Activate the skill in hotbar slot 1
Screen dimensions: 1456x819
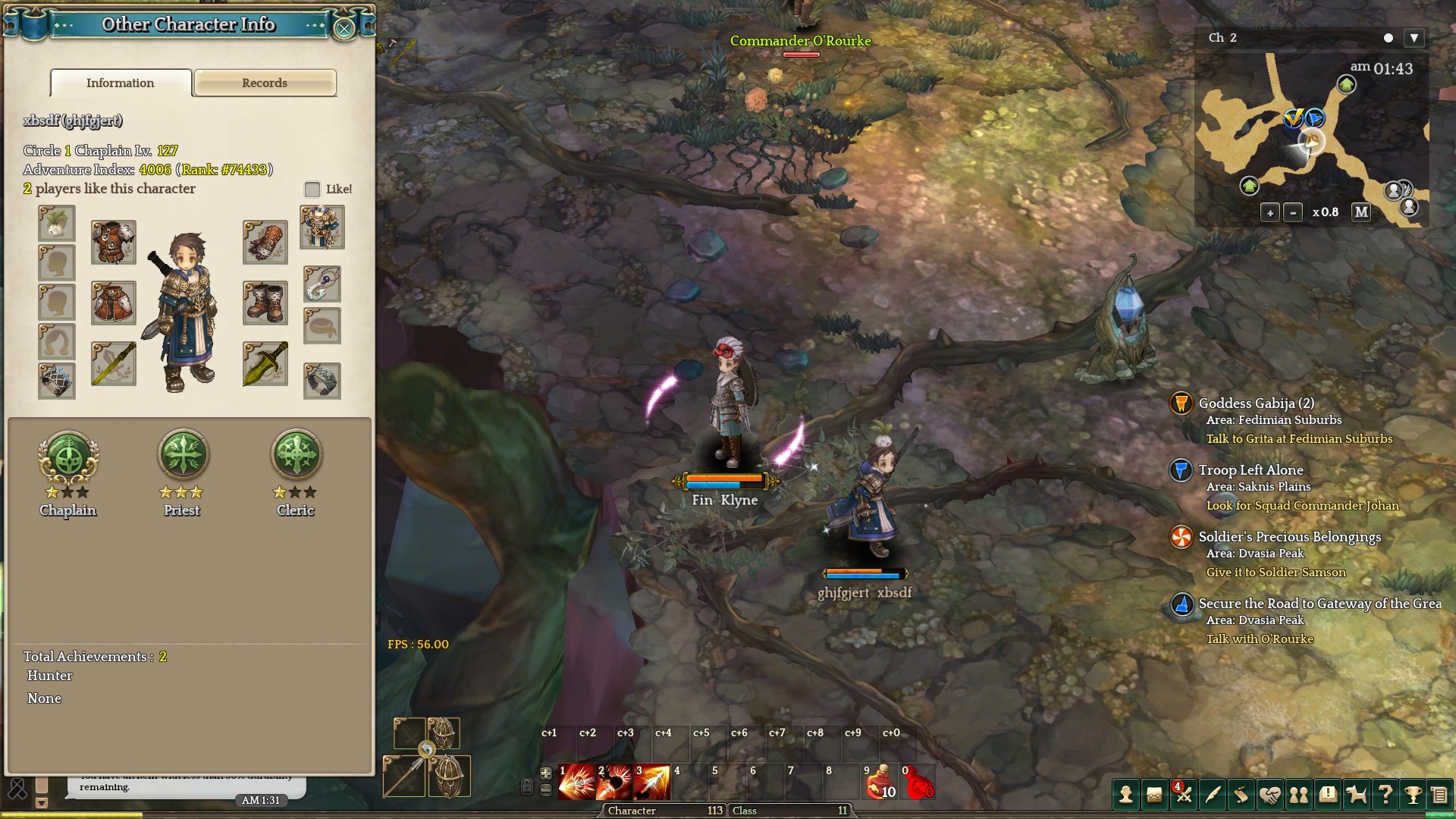[x=576, y=783]
